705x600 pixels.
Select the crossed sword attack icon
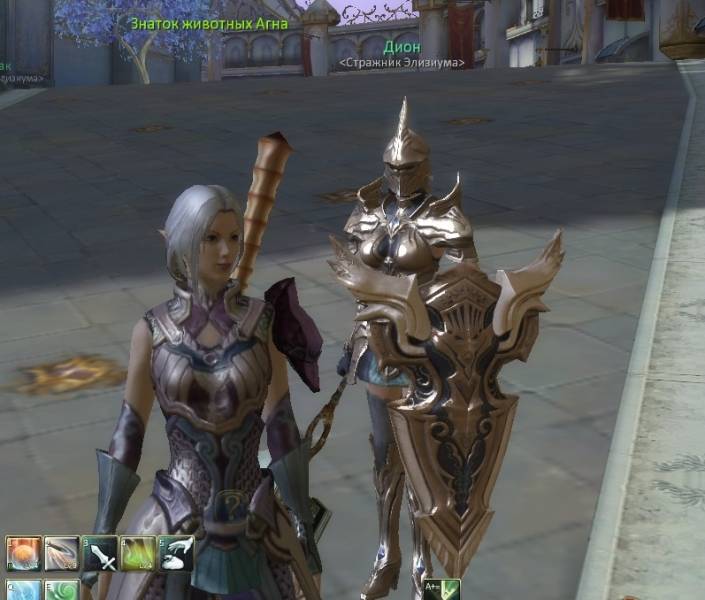point(100,553)
